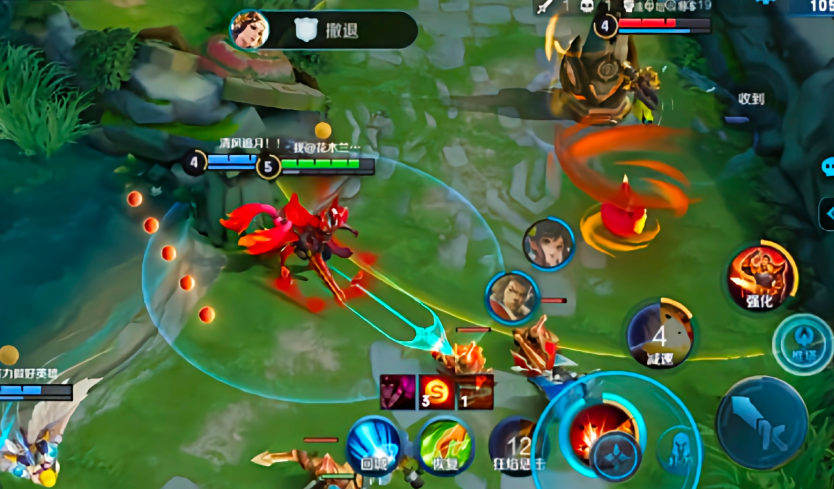Screen dimensions: 834x489
Task: Select the 减速 skill on cooldown
Action: (660, 333)
